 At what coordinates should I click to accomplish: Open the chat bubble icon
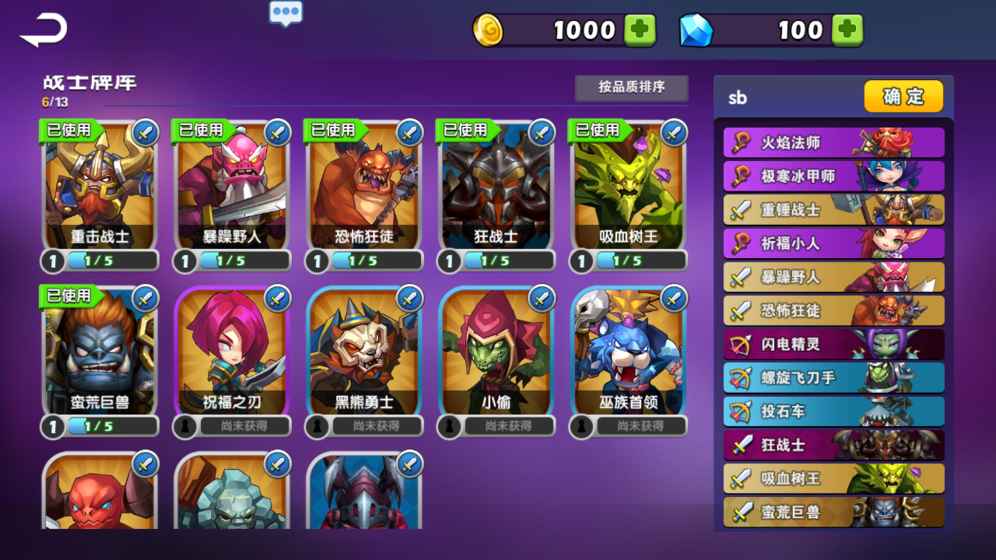pyautogui.click(x=286, y=13)
